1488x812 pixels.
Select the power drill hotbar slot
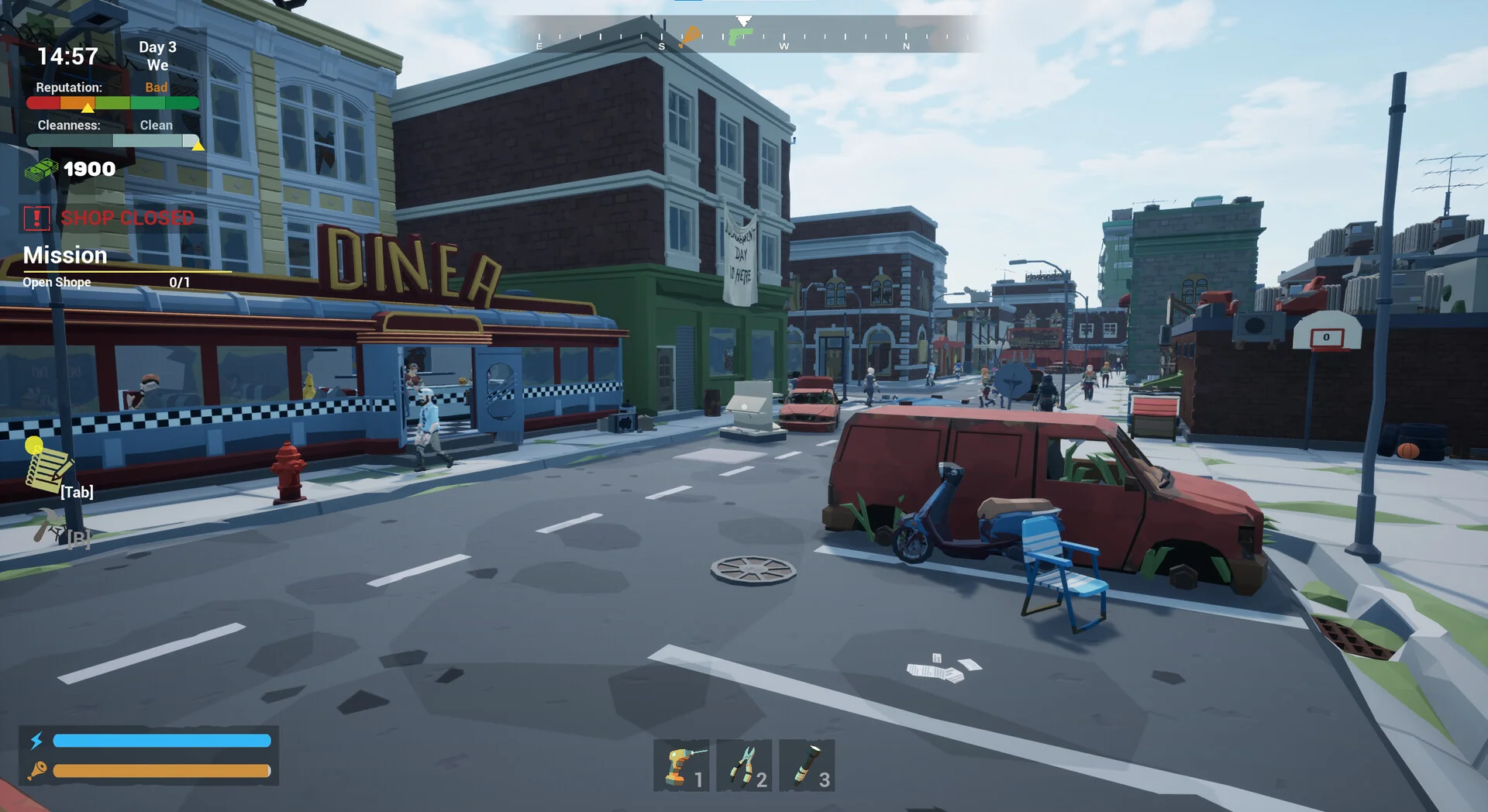tap(681, 766)
